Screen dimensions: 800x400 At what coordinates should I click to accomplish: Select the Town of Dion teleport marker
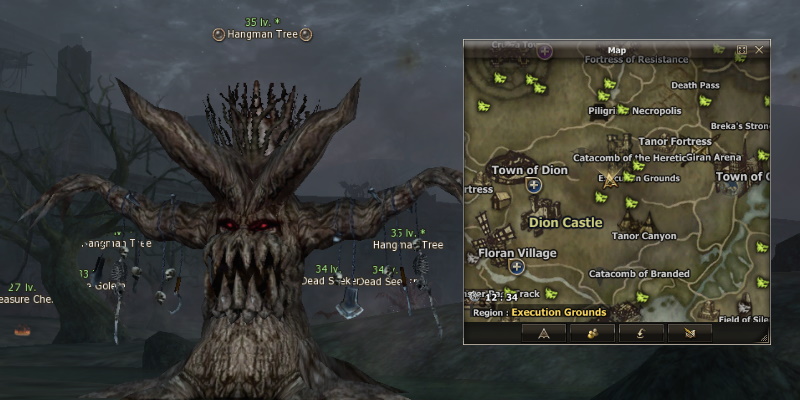pos(533,185)
